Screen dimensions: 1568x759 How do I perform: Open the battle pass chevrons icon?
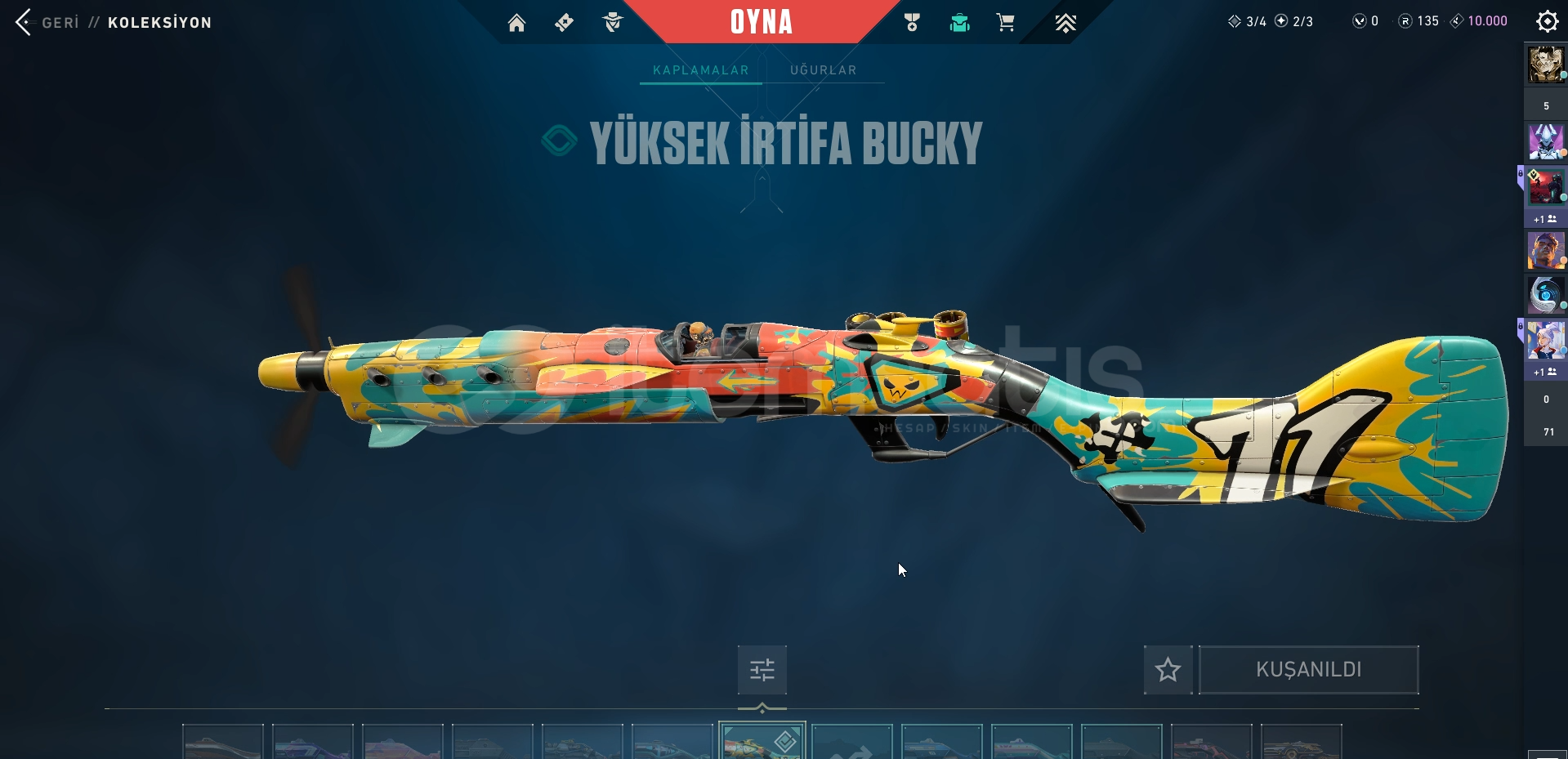click(1065, 23)
